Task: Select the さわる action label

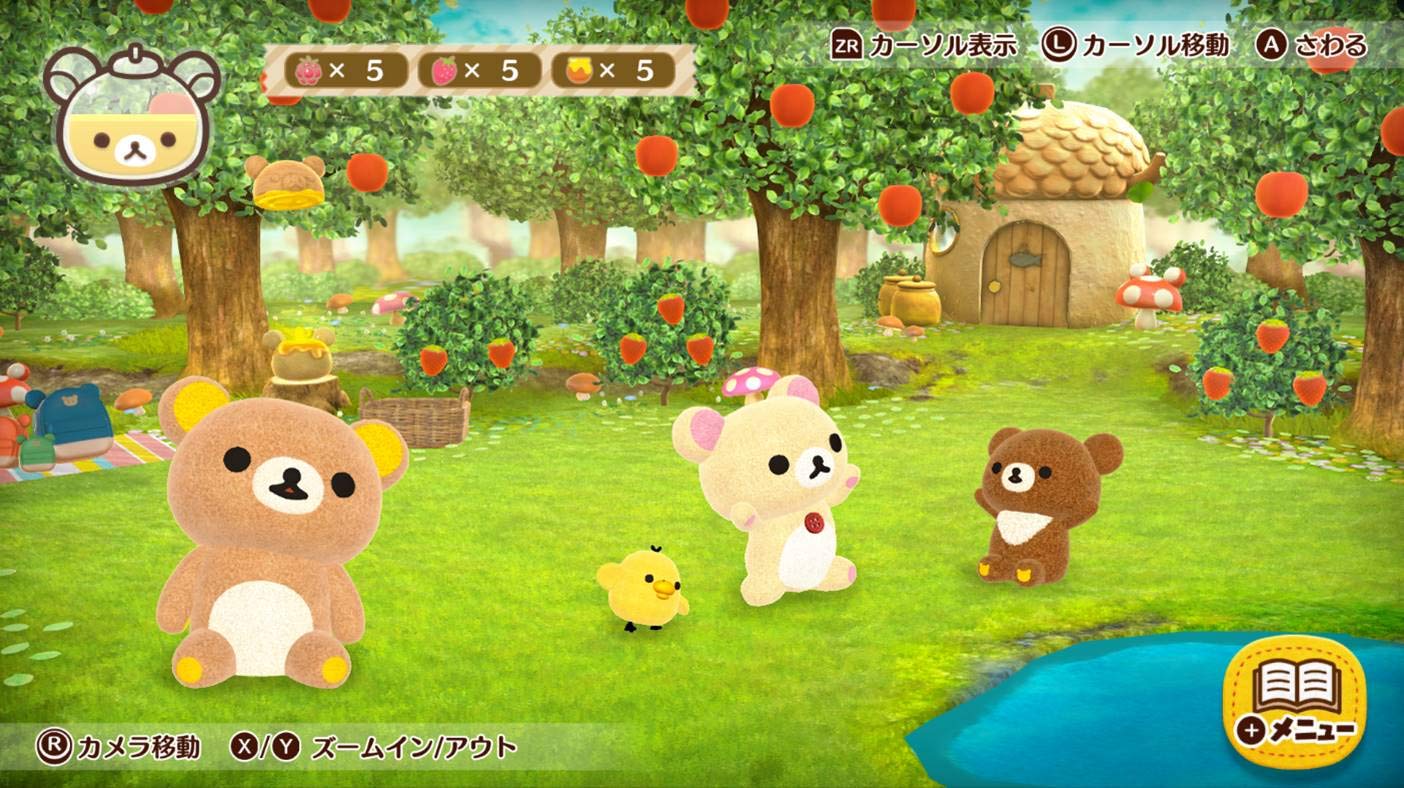Action: pyautogui.click(x=1330, y=45)
